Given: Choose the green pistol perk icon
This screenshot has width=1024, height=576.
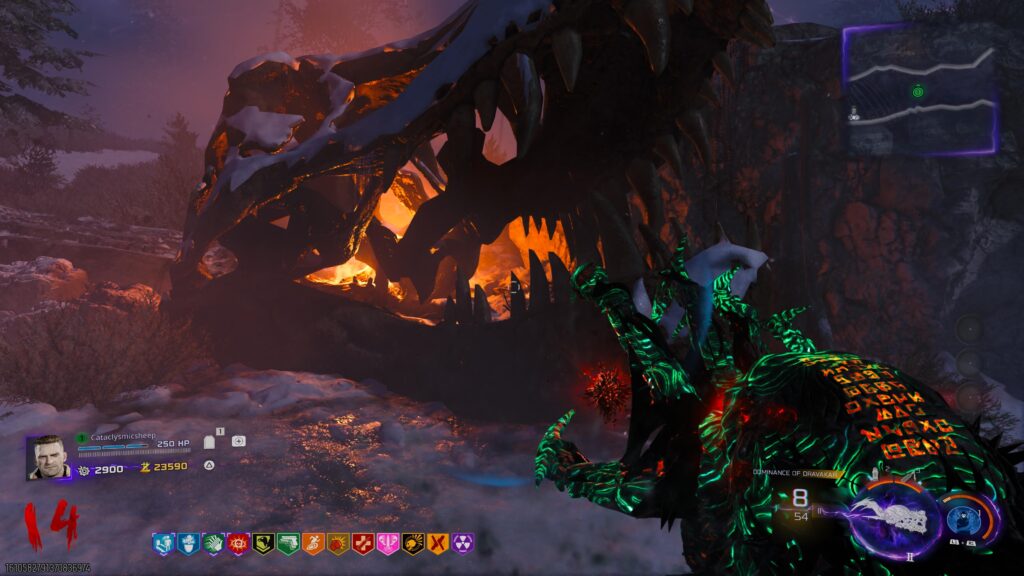Looking at the screenshot, I should pos(287,543).
